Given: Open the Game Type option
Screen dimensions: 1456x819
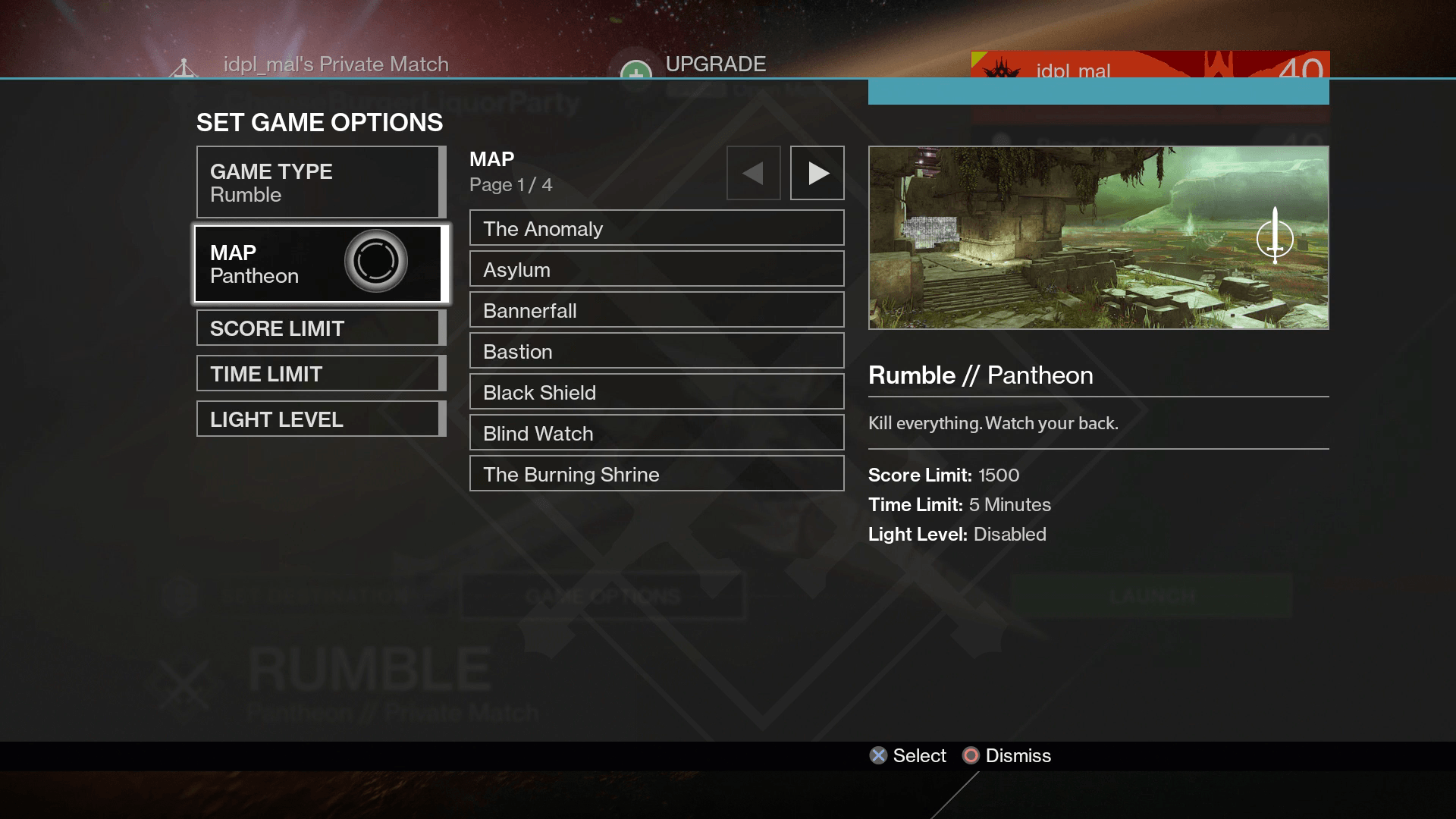Looking at the screenshot, I should pyautogui.click(x=318, y=182).
